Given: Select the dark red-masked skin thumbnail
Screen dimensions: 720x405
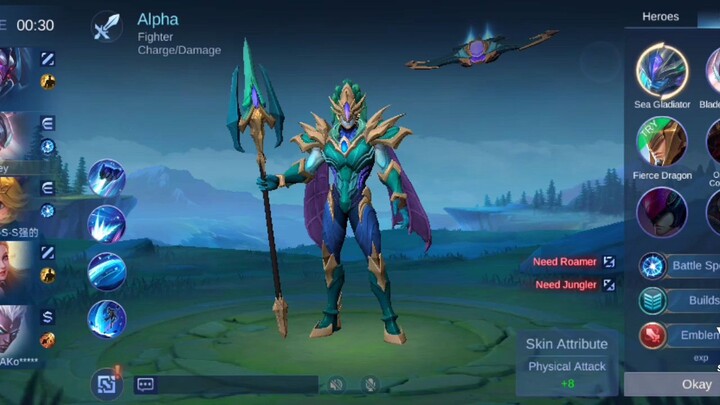Looking at the screenshot, I should pyautogui.click(x=662, y=212).
